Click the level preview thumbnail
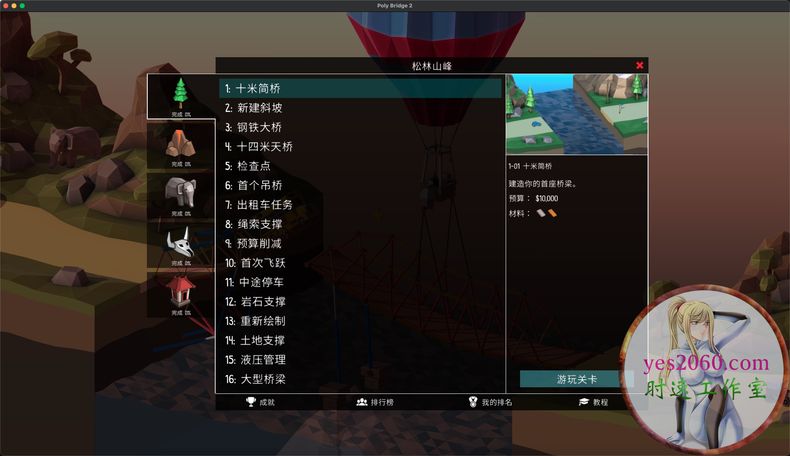Viewport: 790px width, 456px height. pyautogui.click(x=576, y=112)
